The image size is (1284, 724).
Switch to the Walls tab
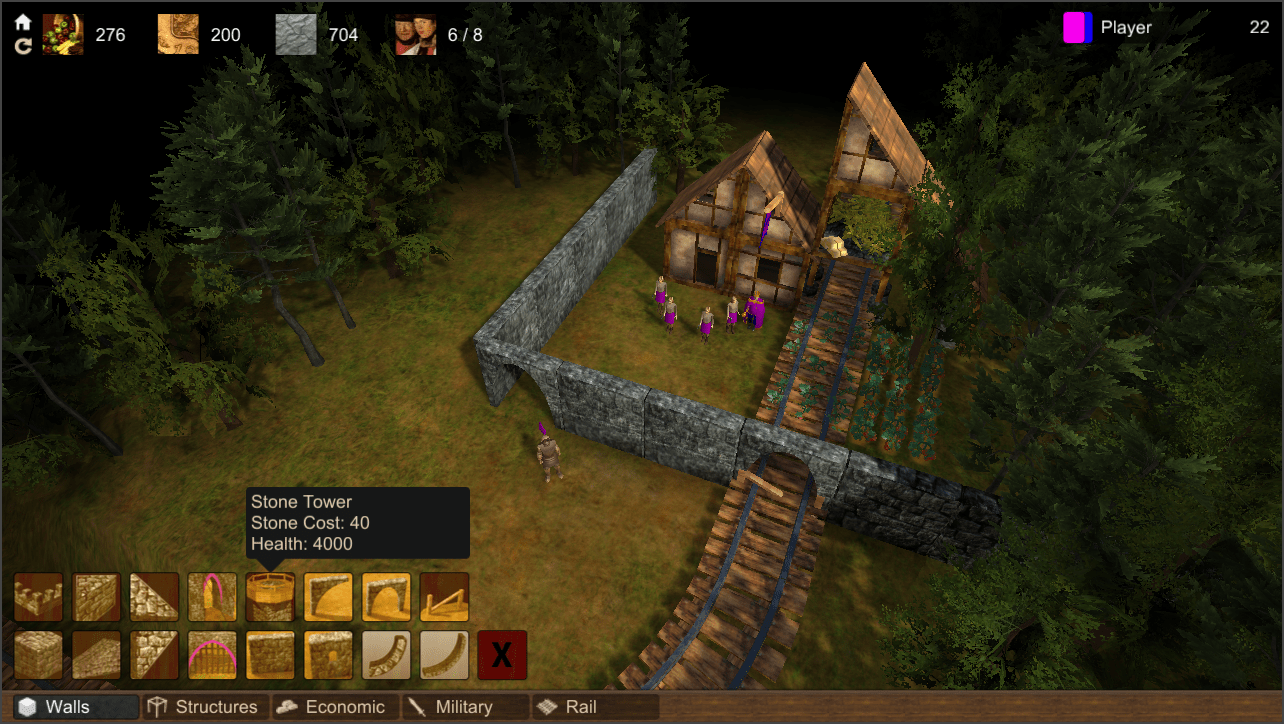[69, 707]
